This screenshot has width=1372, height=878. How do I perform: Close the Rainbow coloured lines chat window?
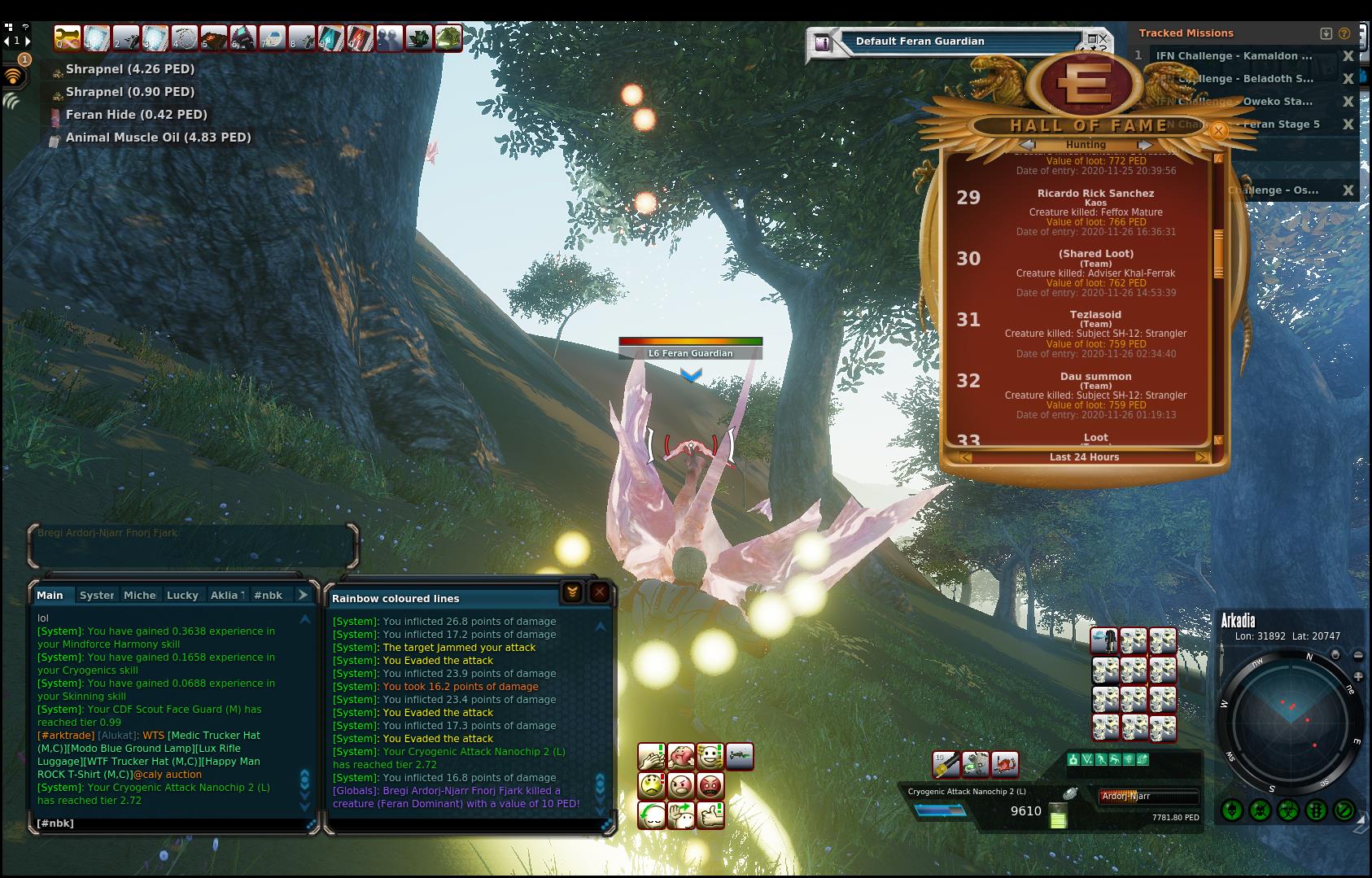coord(600,593)
